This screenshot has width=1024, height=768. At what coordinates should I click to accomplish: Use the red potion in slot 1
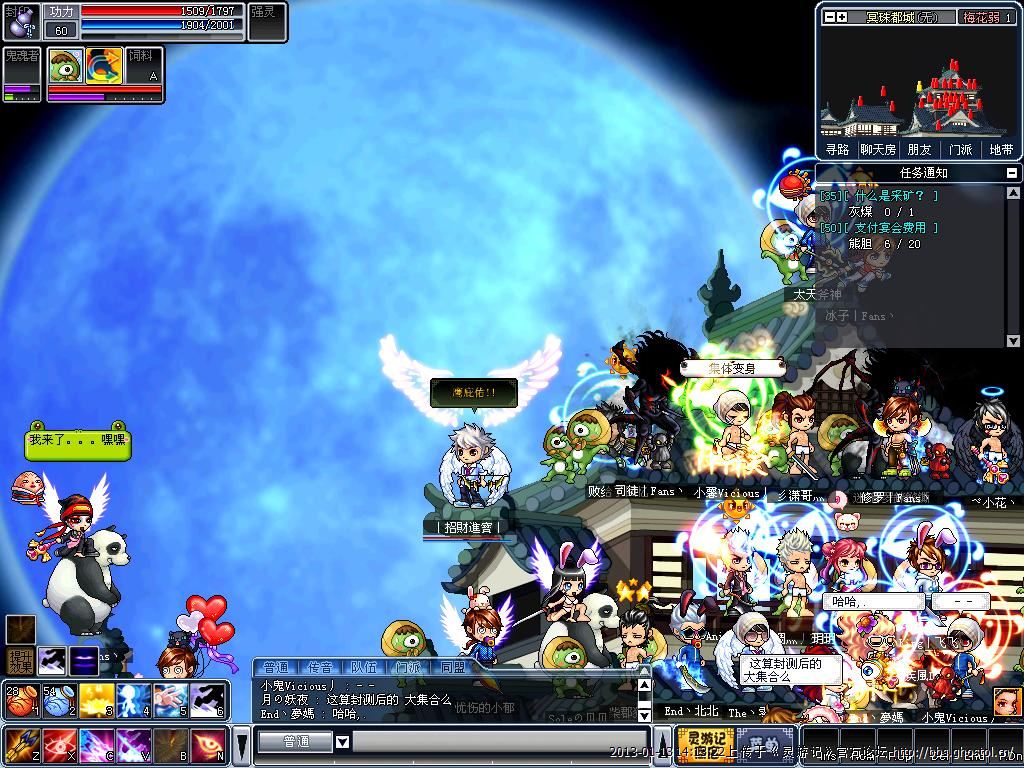20,699
